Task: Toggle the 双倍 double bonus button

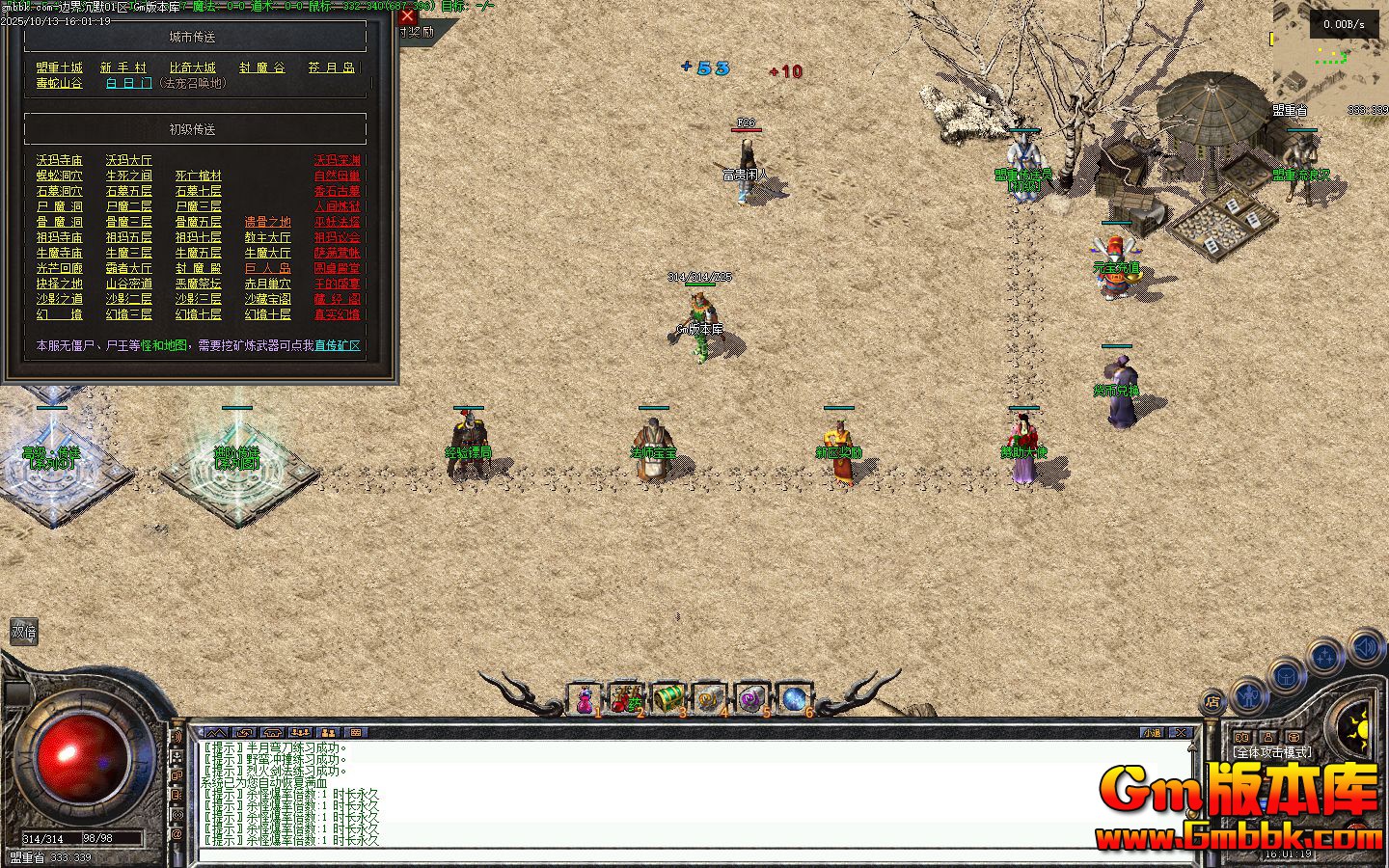Action: [23, 632]
